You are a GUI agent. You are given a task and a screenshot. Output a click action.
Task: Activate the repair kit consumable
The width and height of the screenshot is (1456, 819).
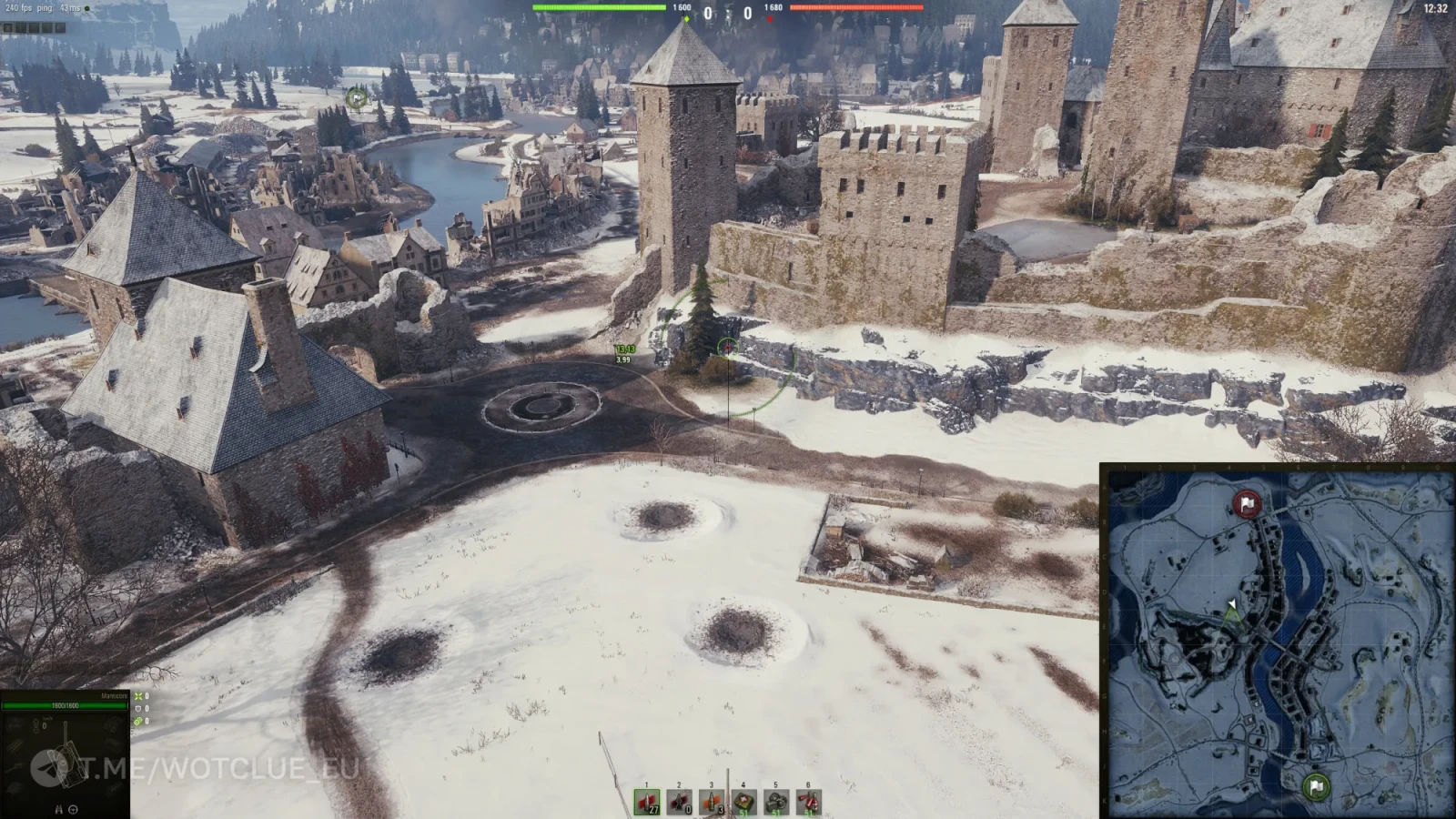776,802
